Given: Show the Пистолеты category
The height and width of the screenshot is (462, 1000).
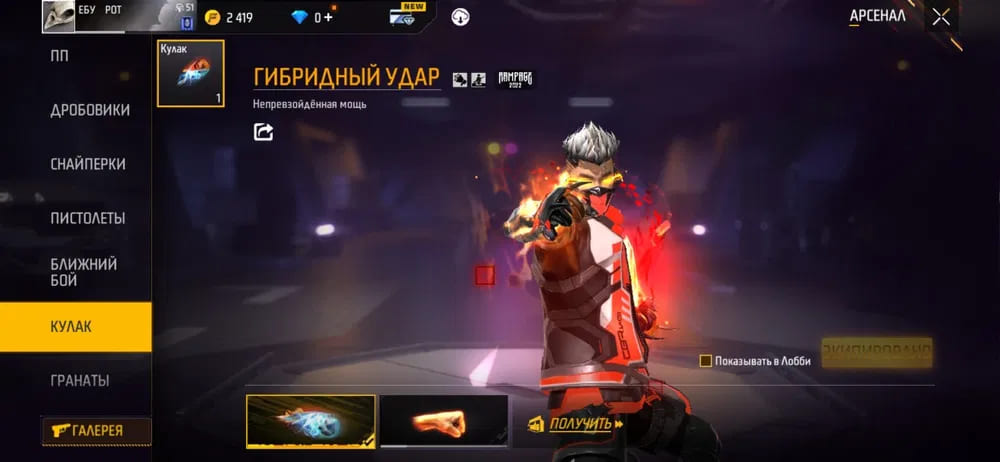Looking at the screenshot, I should (88, 218).
